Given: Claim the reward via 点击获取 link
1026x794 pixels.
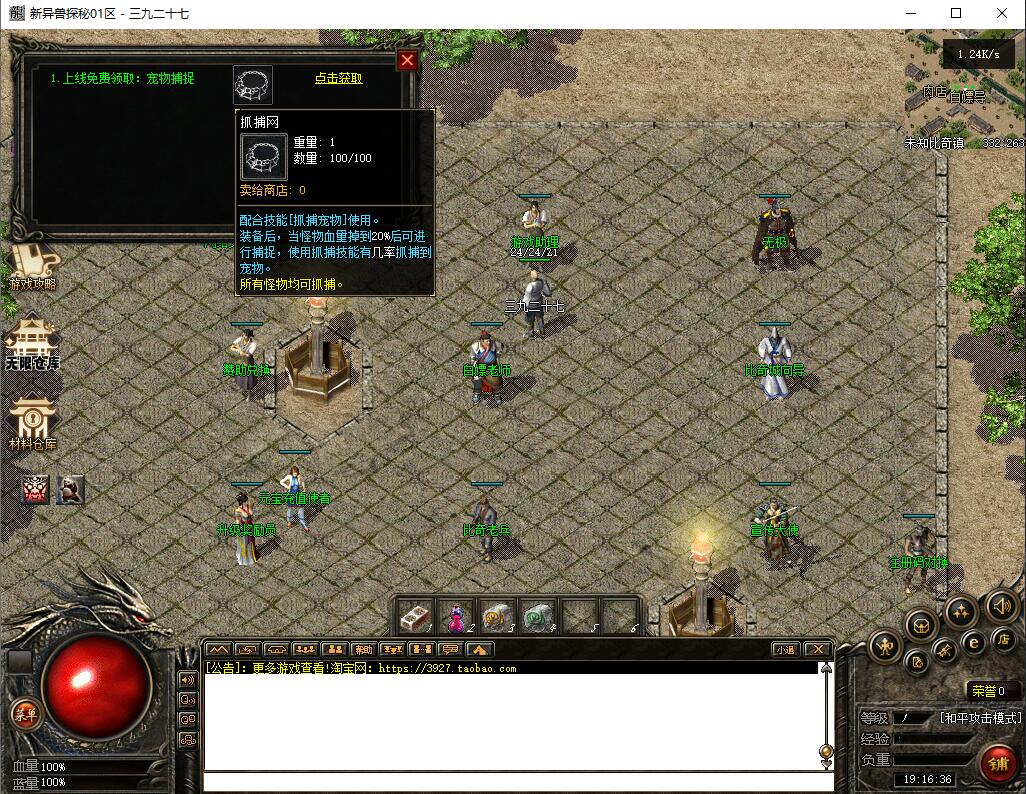Looking at the screenshot, I should [338, 78].
